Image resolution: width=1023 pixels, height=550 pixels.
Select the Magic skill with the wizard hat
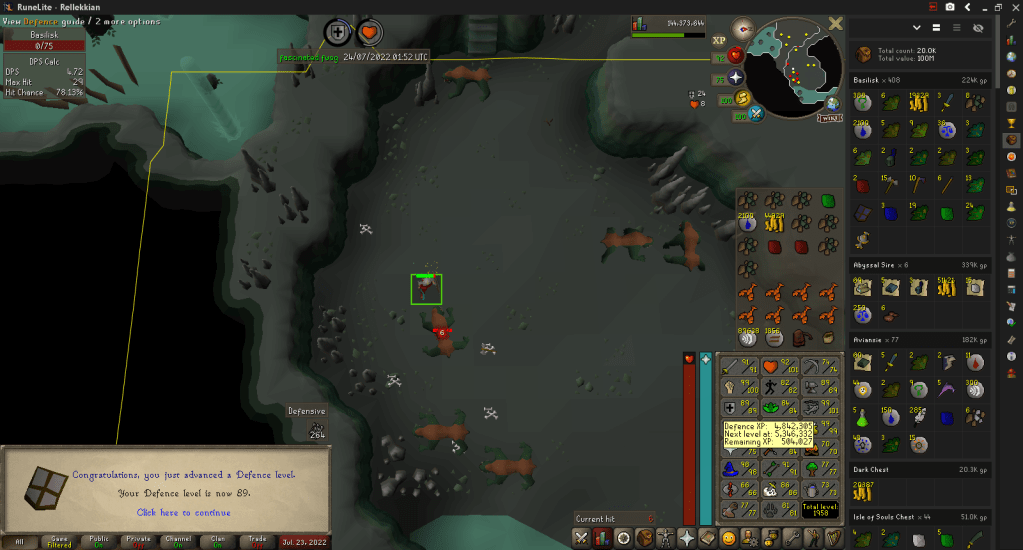731,468
